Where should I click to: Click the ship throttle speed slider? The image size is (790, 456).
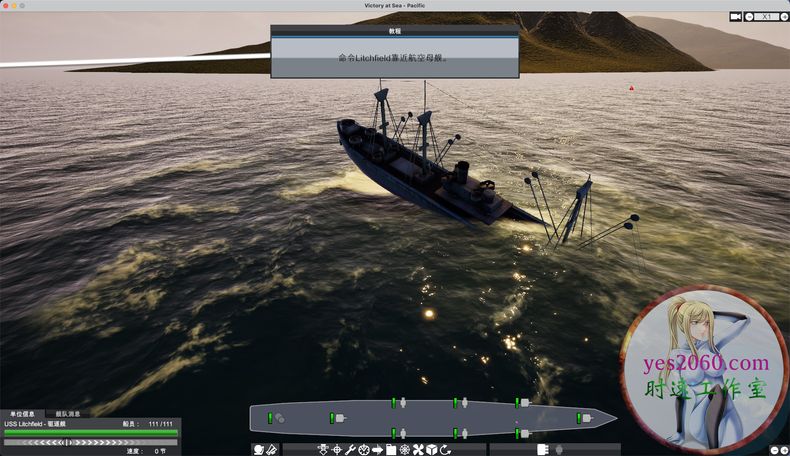[90, 441]
